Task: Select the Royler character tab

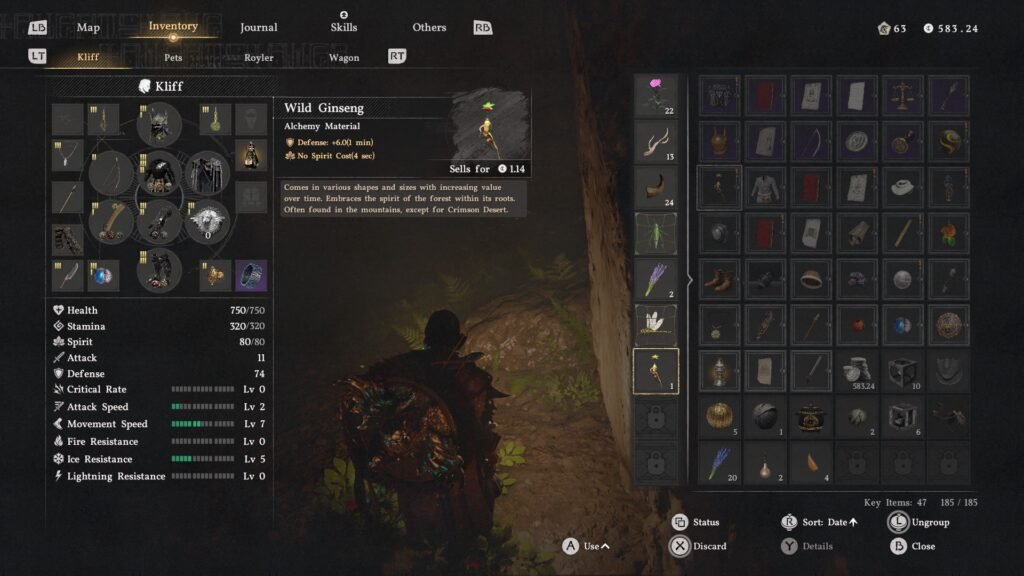Action: pos(259,57)
